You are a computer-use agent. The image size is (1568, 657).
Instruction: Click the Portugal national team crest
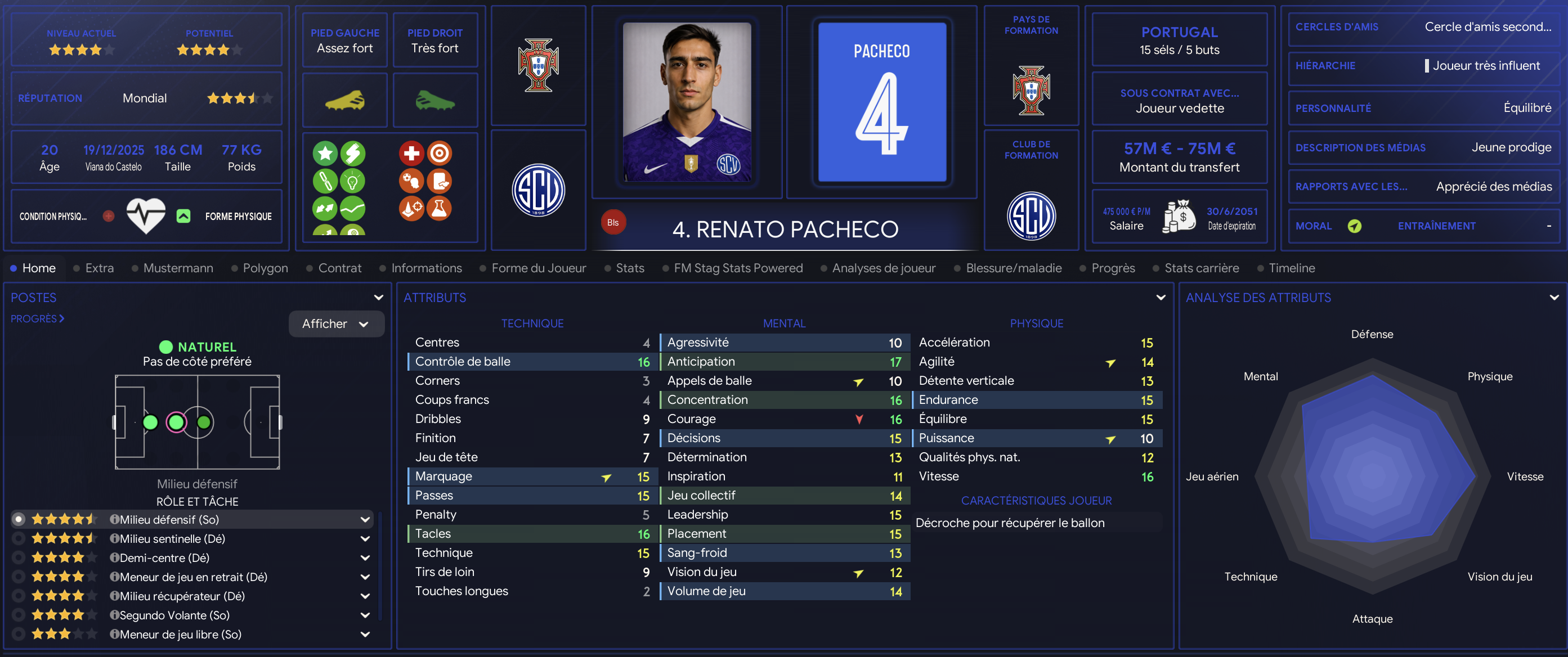click(538, 66)
